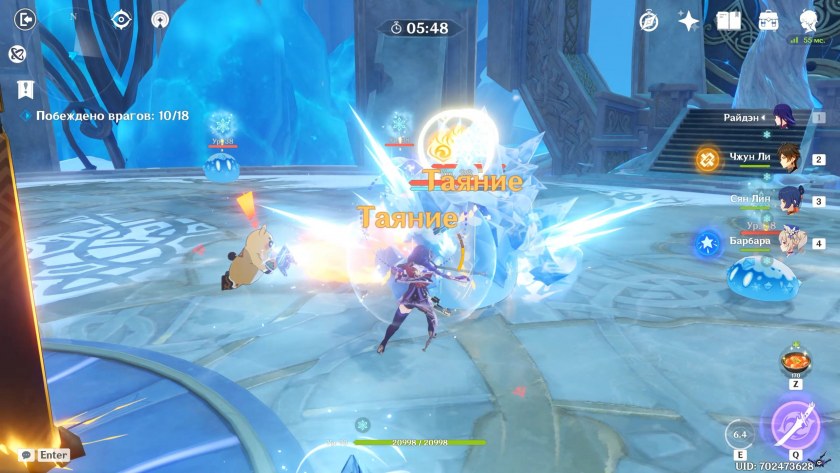Open the compass Adventurer Handbook icon

pyautogui.click(x=648, y=20)
